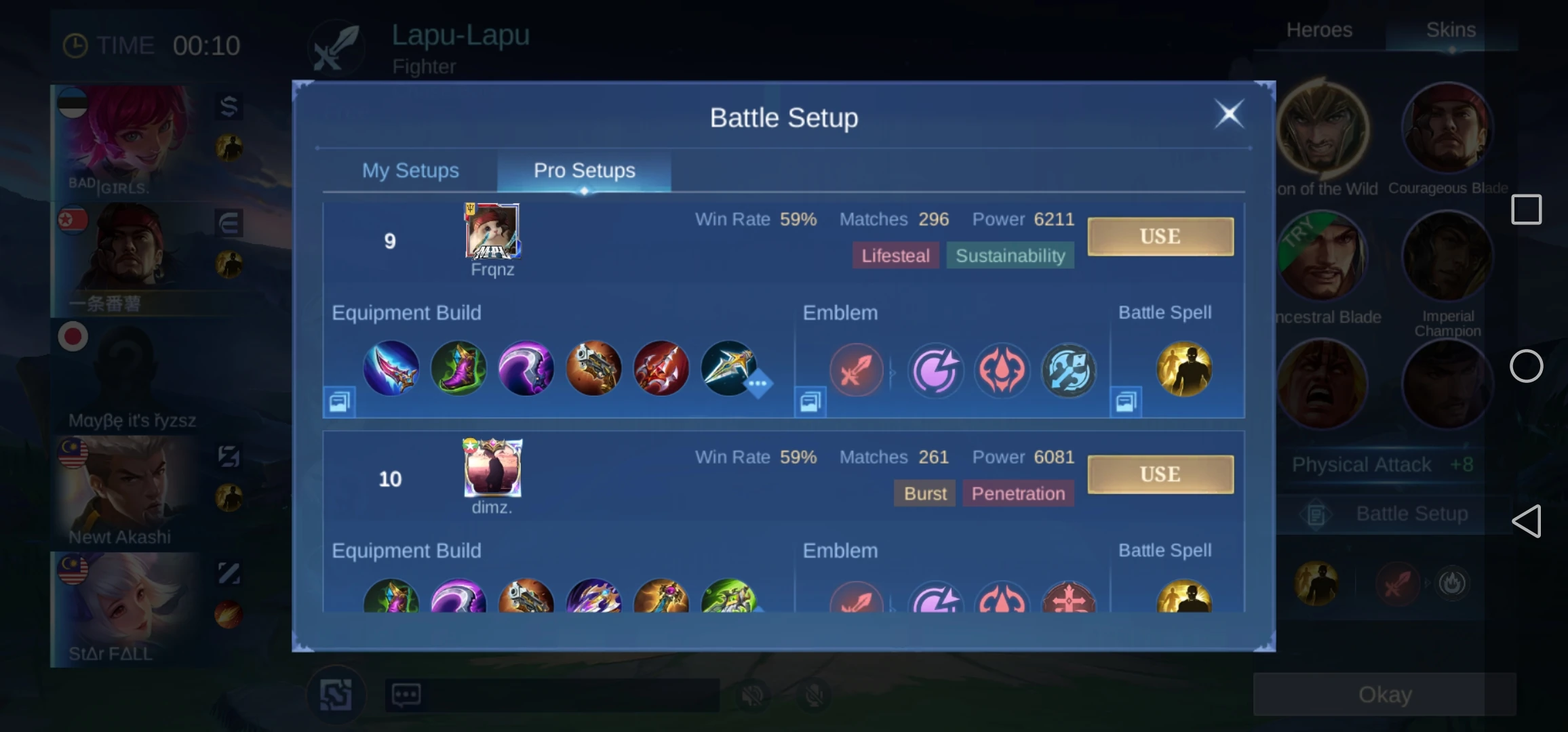Click the Fighter sword icon beside Lapu-Lapu
Image resolution: width=1568 pixels, height=732 pixels.
[336, 46]
